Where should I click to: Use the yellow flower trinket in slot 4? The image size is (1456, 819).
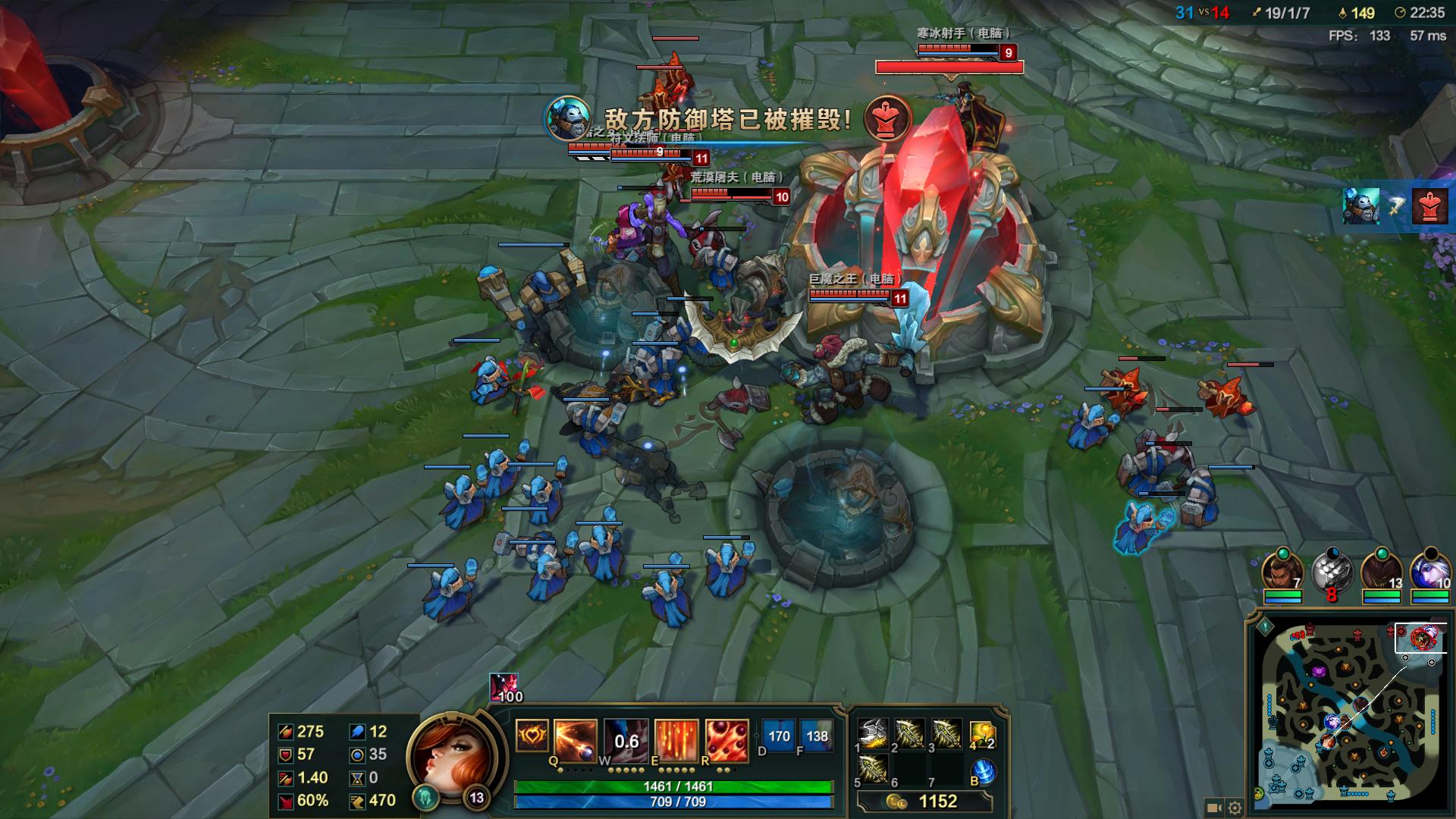click(981, 733)
